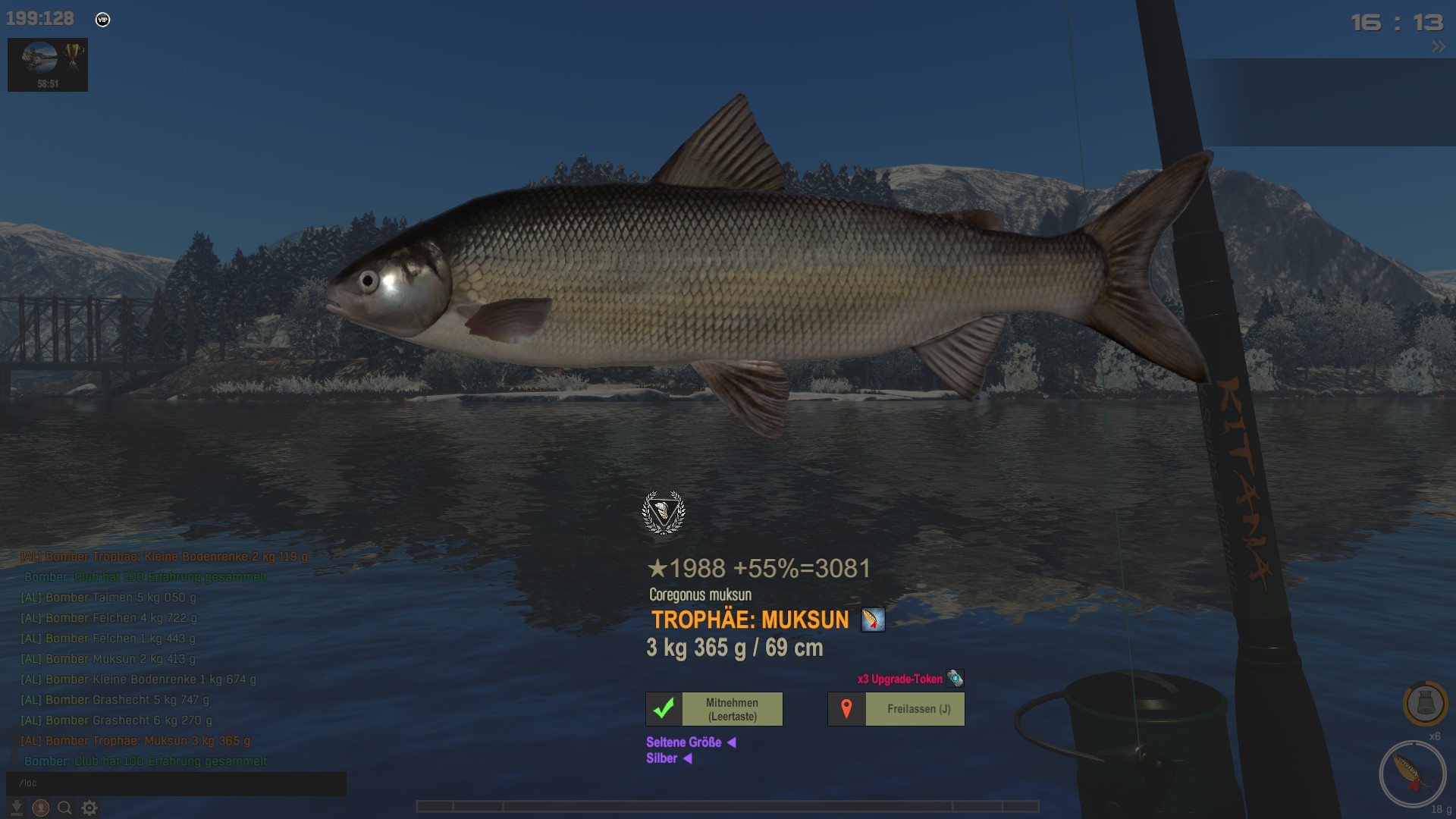Click the download arrow chat icon
This screenshot has height=819, width=1456.
pos(16,808)
